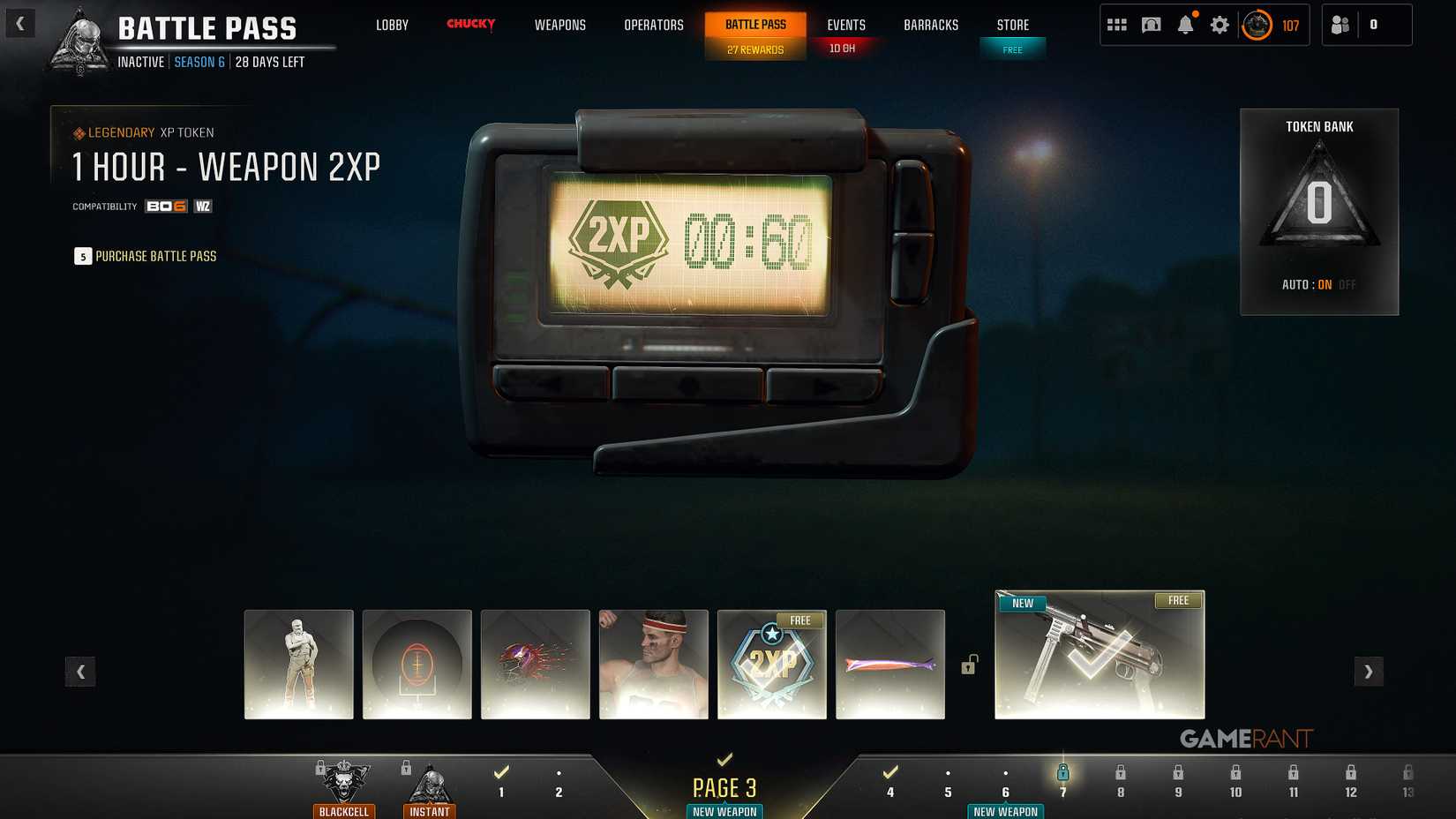1456x819 pixels.
Task: Open the CHUCKY menu item
Action: 470,25
